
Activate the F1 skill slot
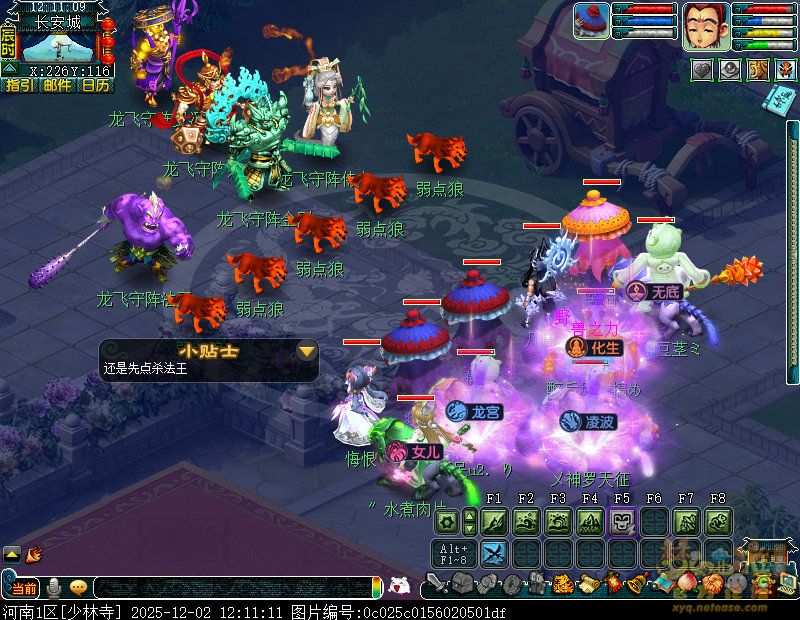494,521
